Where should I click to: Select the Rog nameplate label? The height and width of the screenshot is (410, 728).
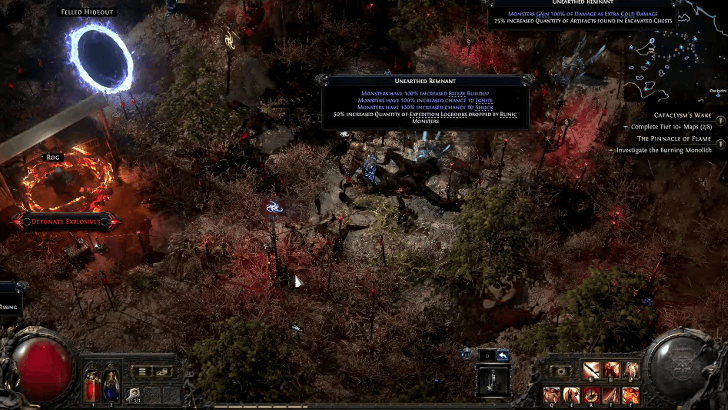click(x=54, y=157)
